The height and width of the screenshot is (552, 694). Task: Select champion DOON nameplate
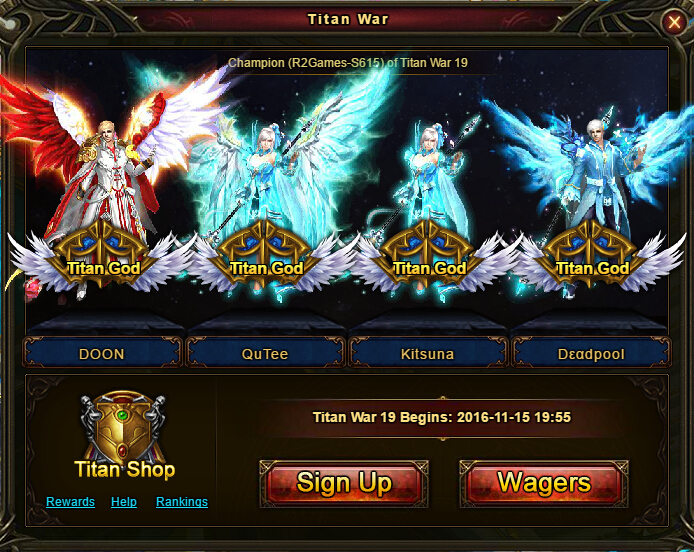point(101,354)
